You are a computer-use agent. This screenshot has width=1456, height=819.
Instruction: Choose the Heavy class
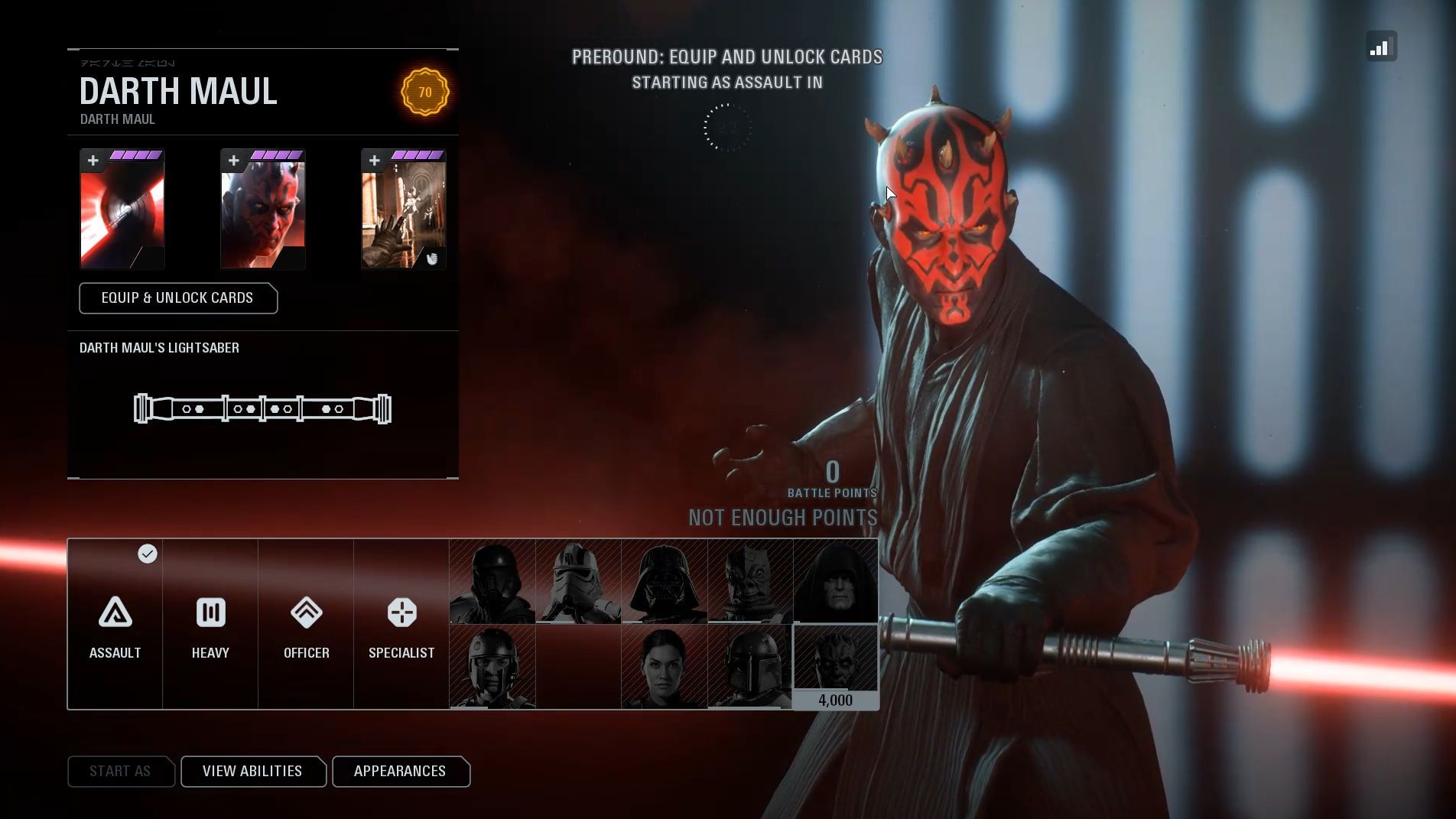point(210,625)
